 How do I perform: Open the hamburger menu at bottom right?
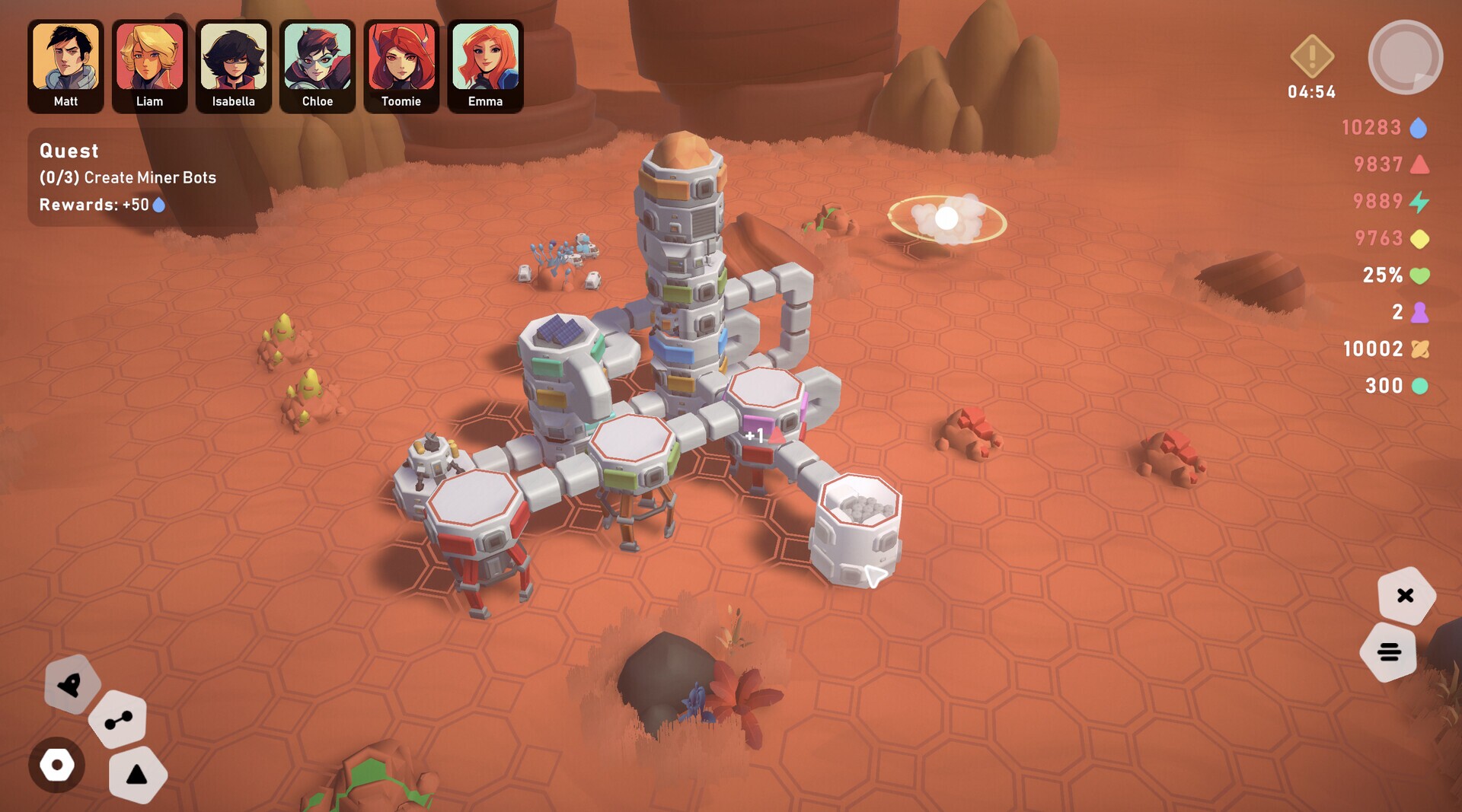[x=1390, y=651]
